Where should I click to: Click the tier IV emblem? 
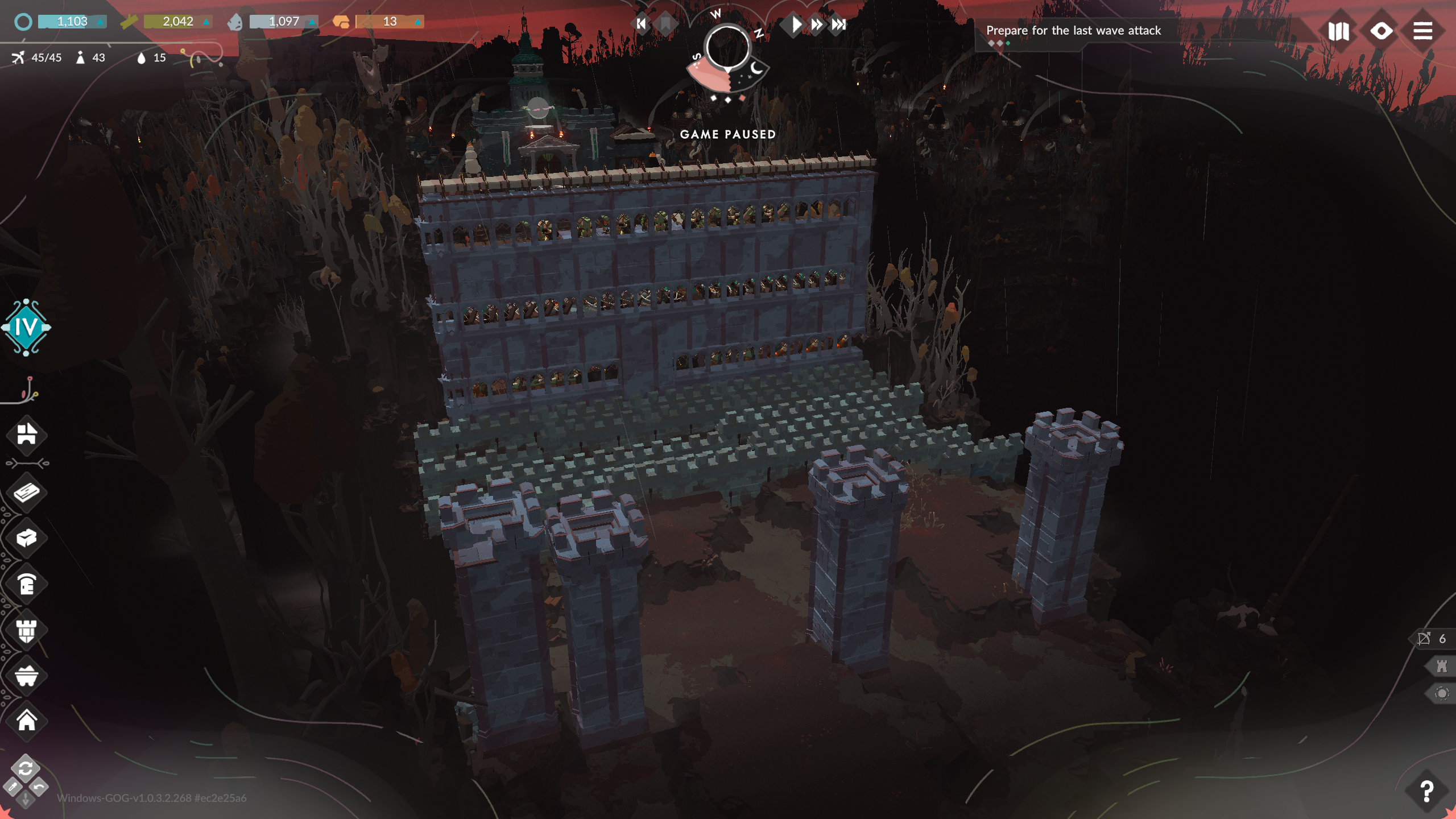coord(26,328)
